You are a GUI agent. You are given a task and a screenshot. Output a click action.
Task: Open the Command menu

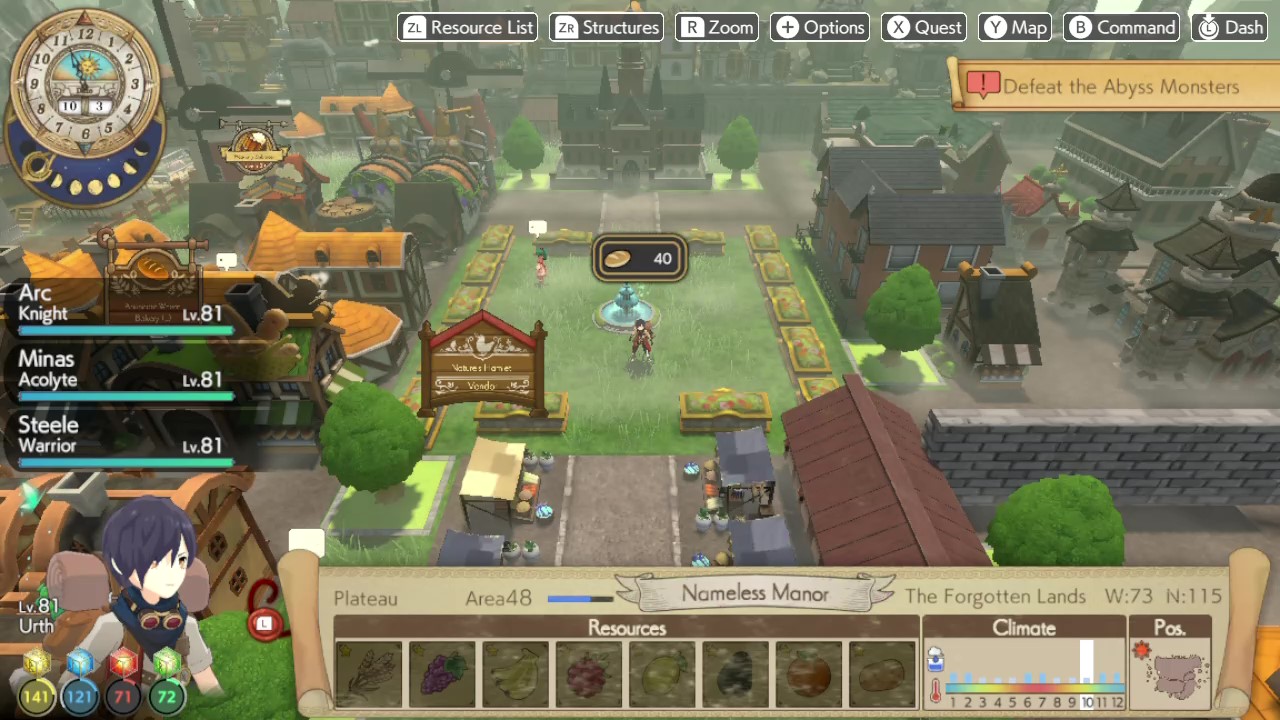click(x=1122, y=27)
